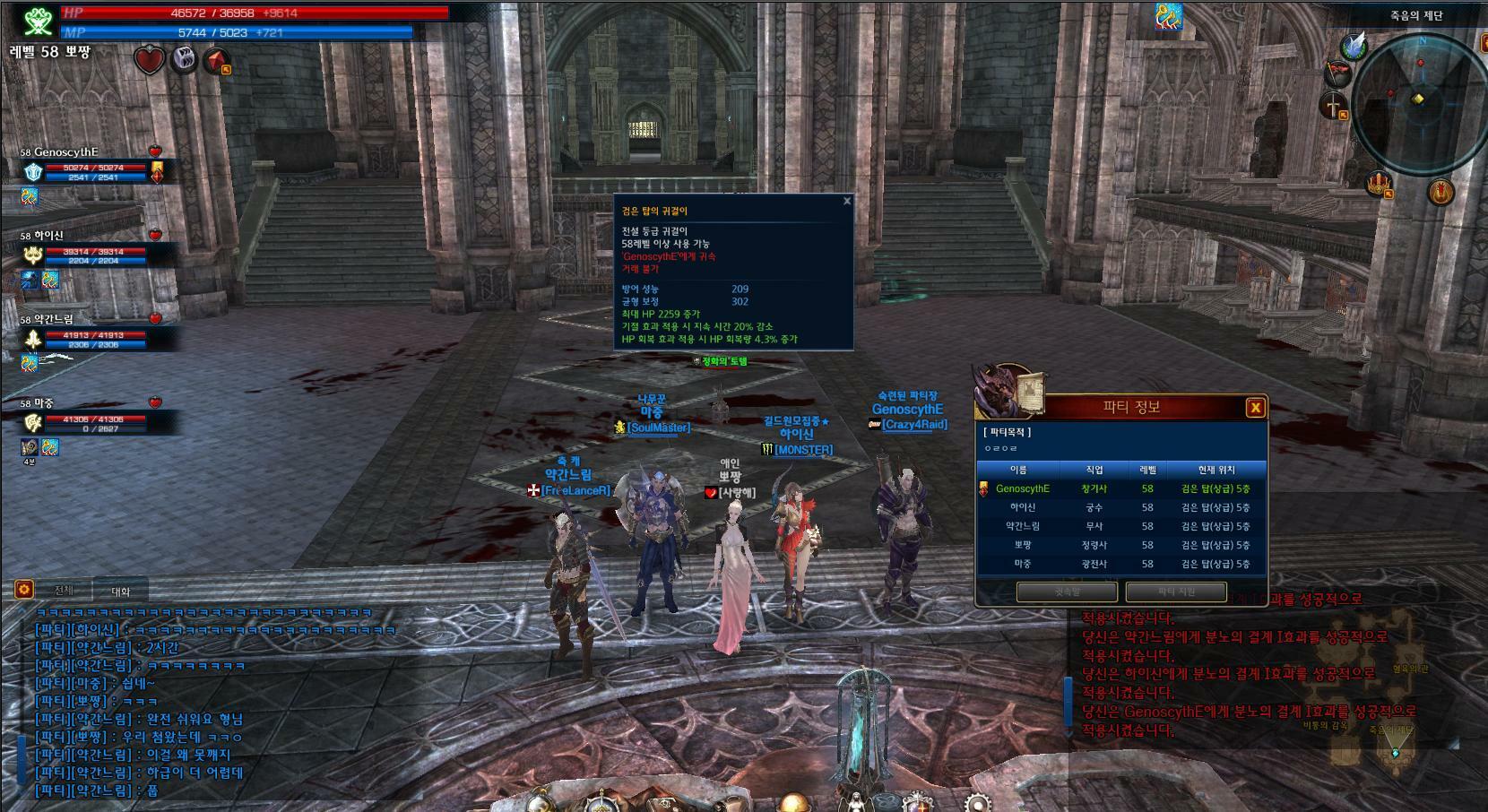Viewport: 1488px width, 812px height.
Task: Open the sword icon beside minimap
Action: 1334,106
